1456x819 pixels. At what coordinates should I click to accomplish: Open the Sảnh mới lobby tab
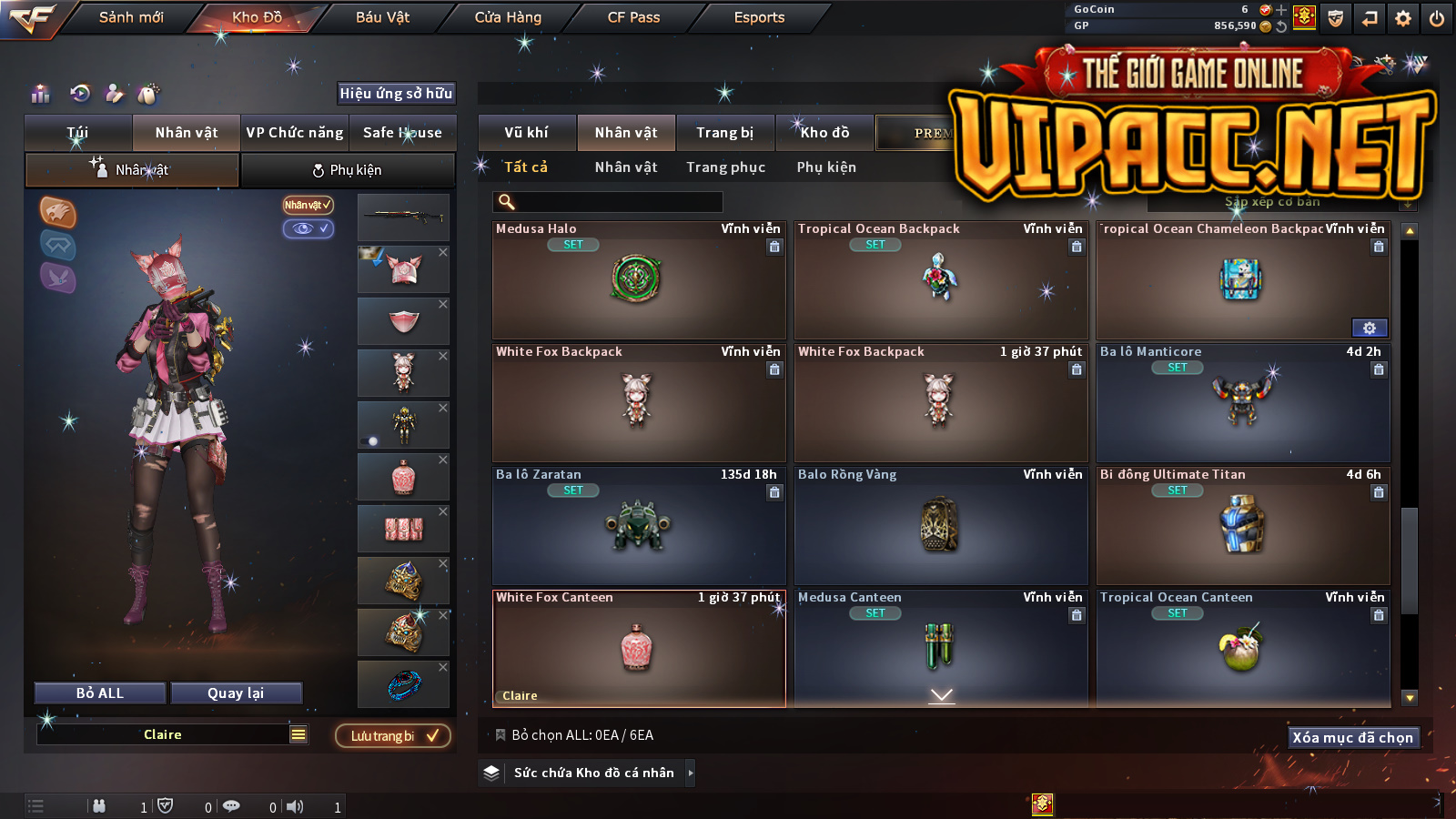click(131, 17)
